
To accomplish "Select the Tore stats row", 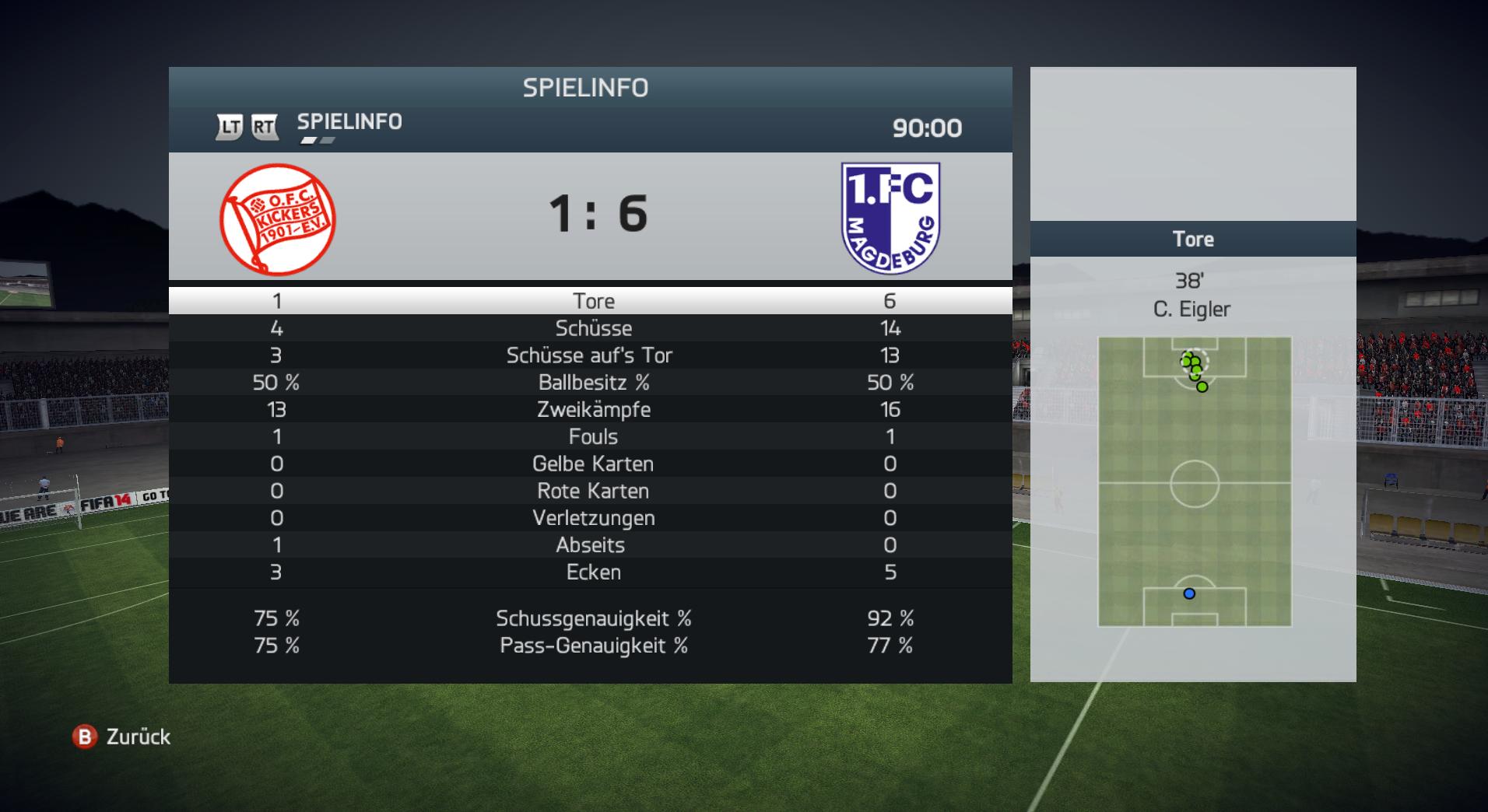I will coord(591,301).
